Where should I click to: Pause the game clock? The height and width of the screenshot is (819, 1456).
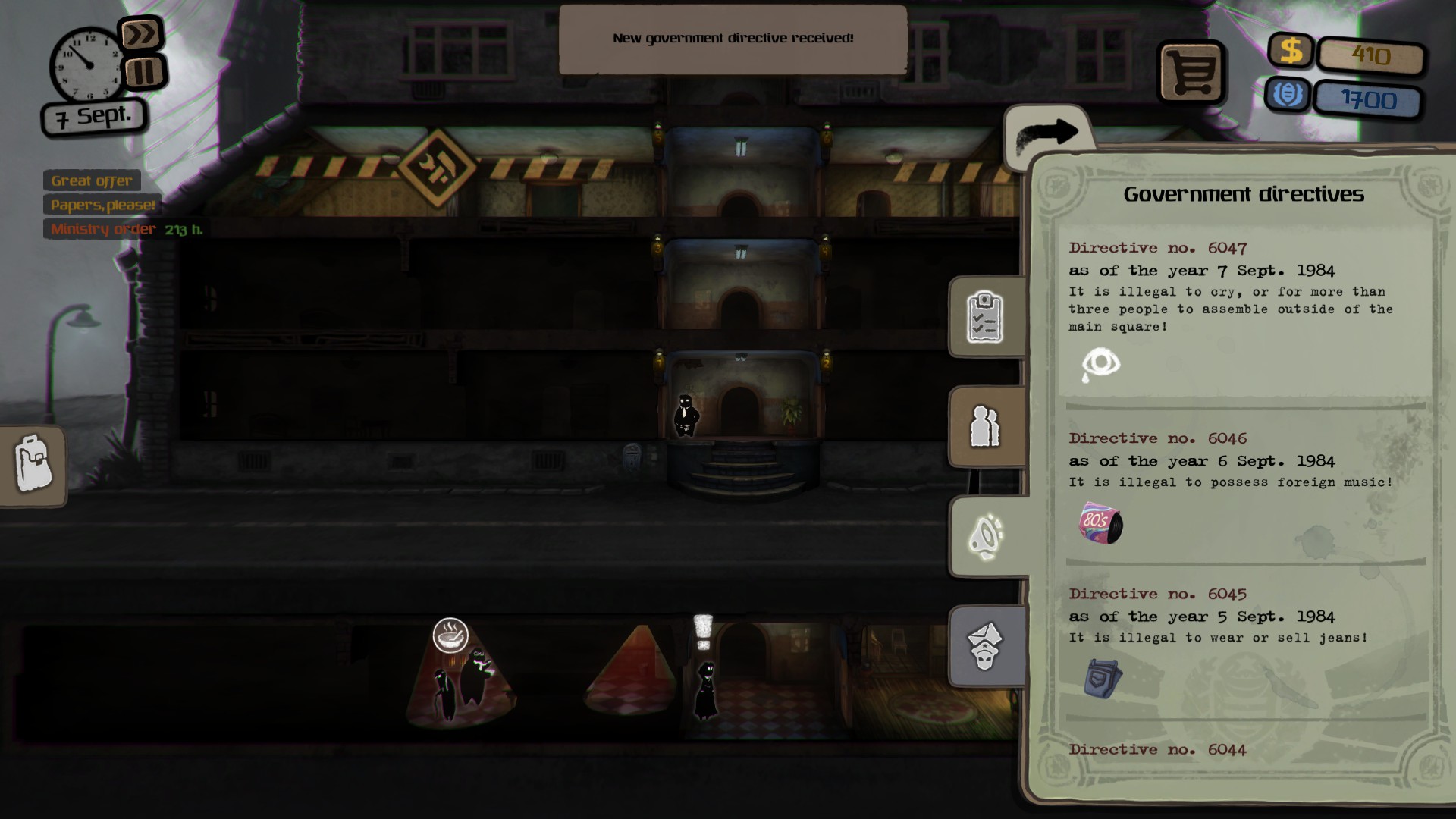[x=144, y=72]
